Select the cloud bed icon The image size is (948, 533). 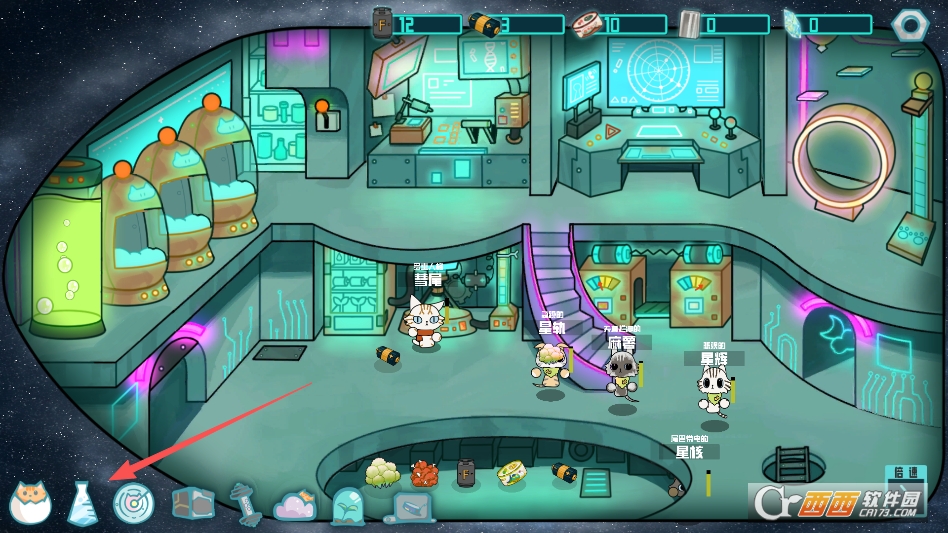[x=295, y=505]
